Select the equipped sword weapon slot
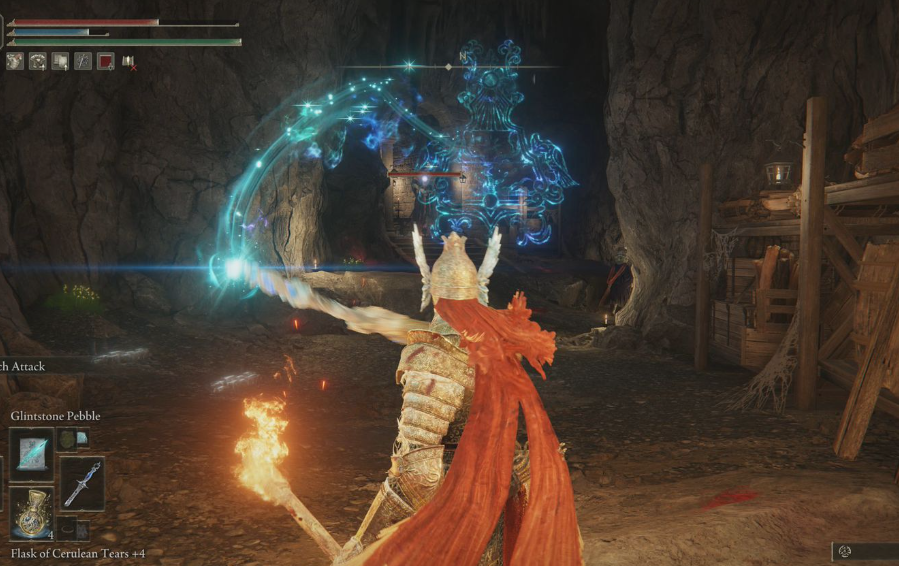This screenshot has width=899, height=566. point(81,483)
